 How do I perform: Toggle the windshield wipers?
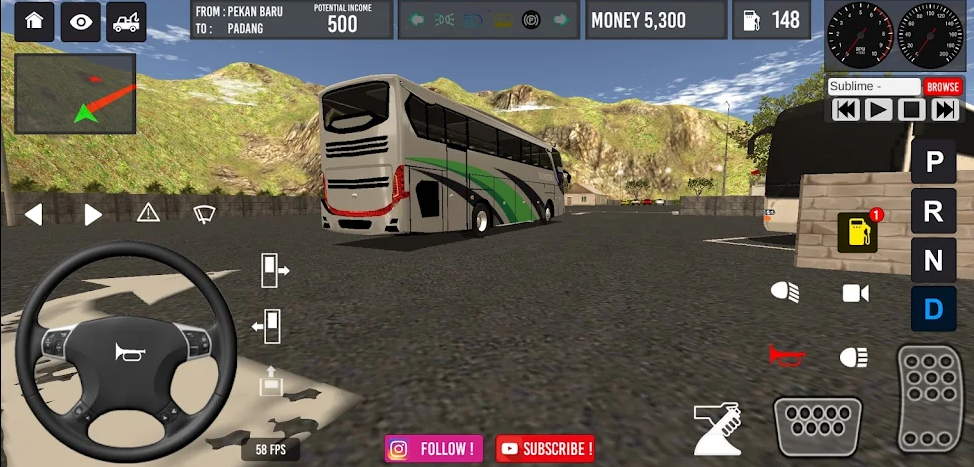(x=205, y=212)
